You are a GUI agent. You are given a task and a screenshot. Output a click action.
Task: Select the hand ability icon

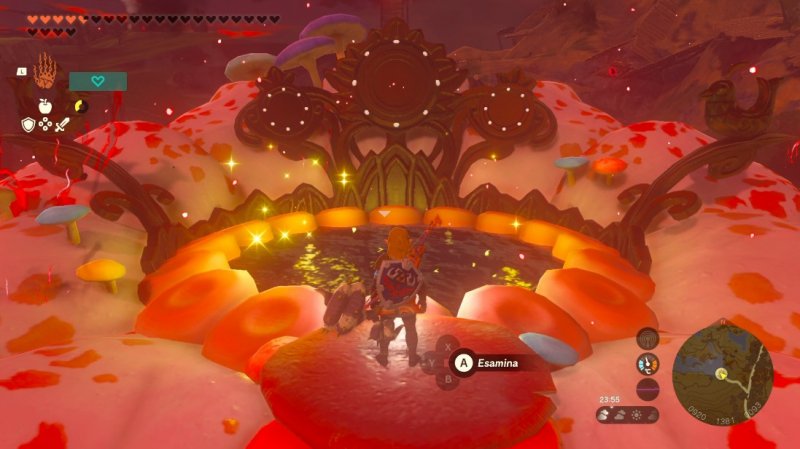tap(46, 73)
